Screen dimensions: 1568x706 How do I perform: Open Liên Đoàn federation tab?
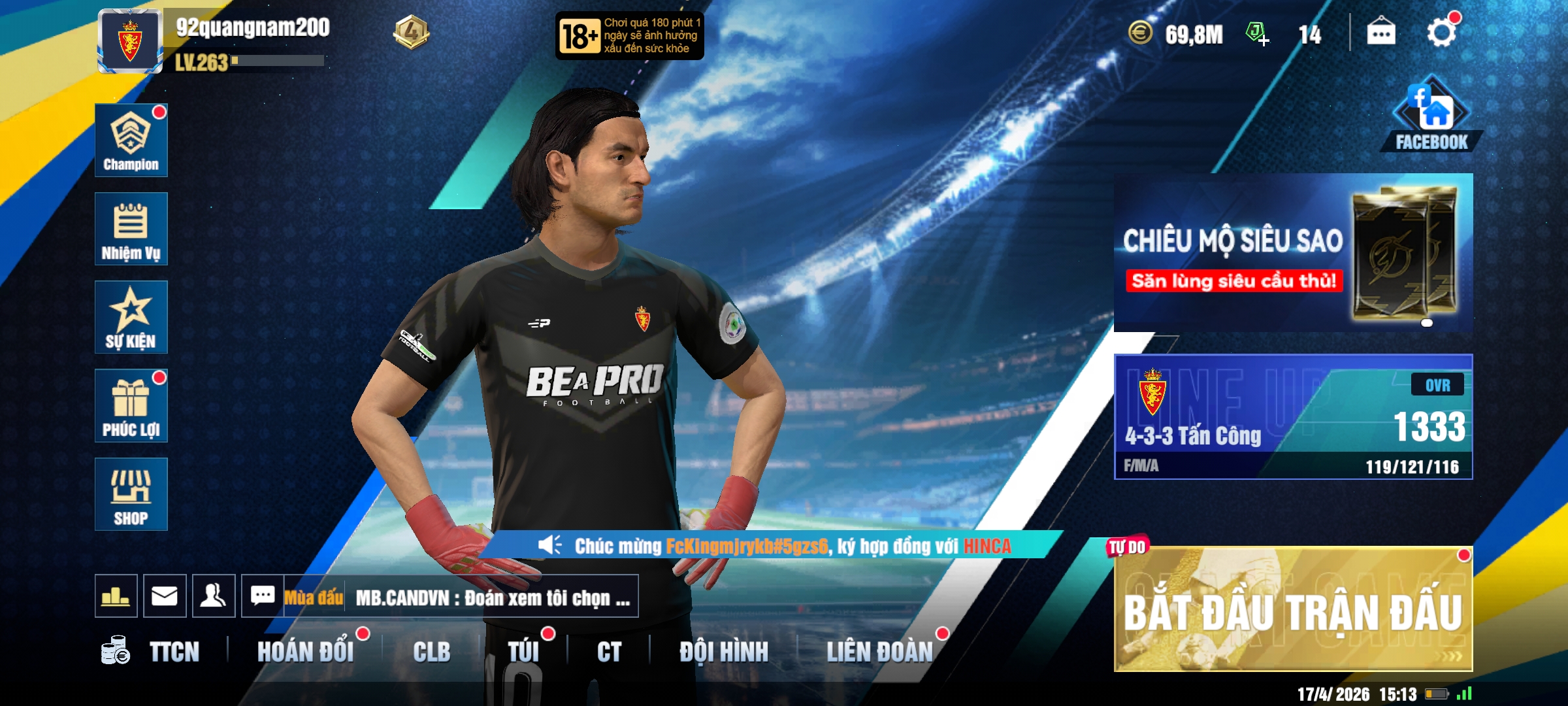[x=879, y=652]
